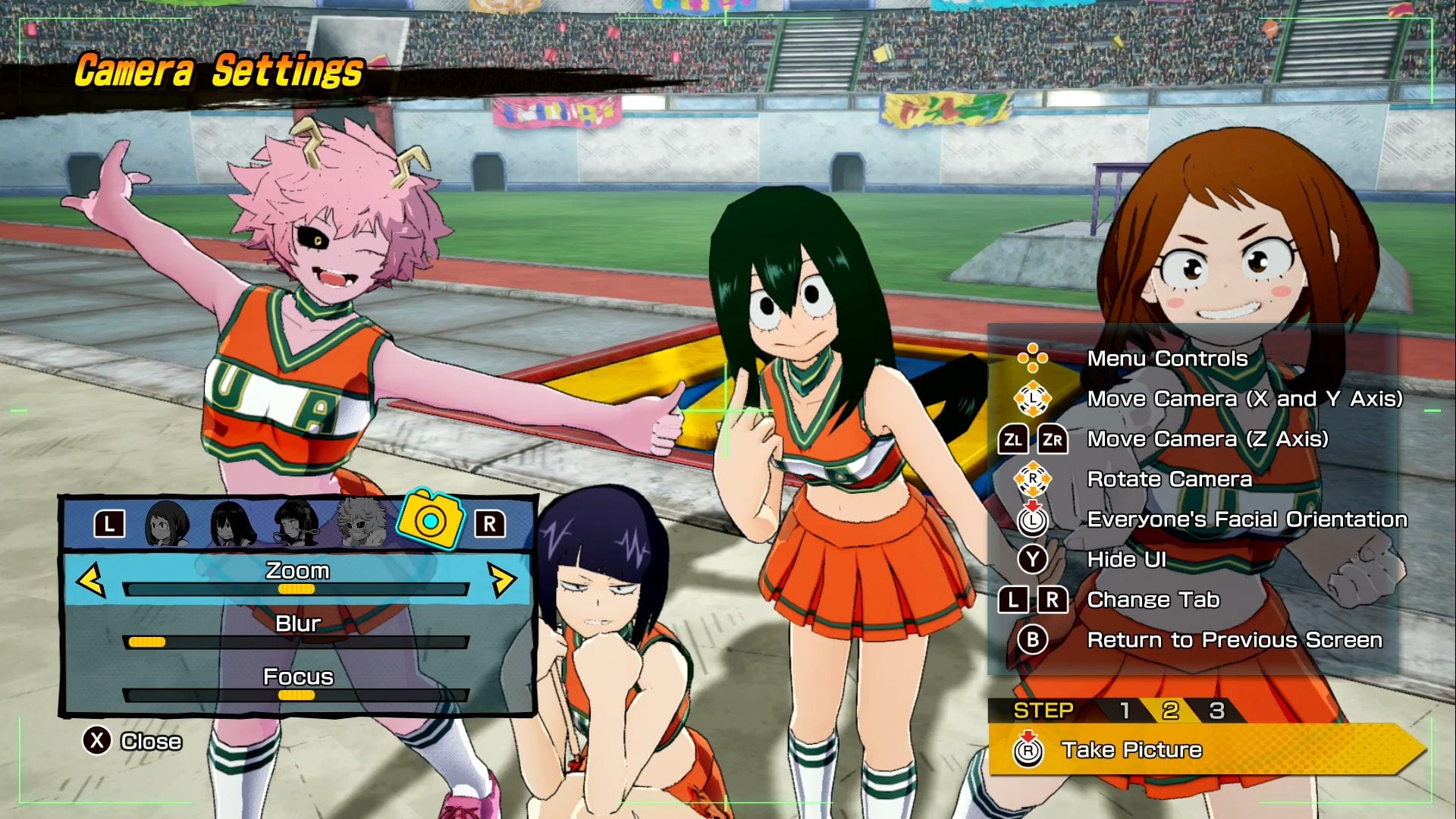Adjust the Zoom slider
1456x819 pixels.
[296, 589]
